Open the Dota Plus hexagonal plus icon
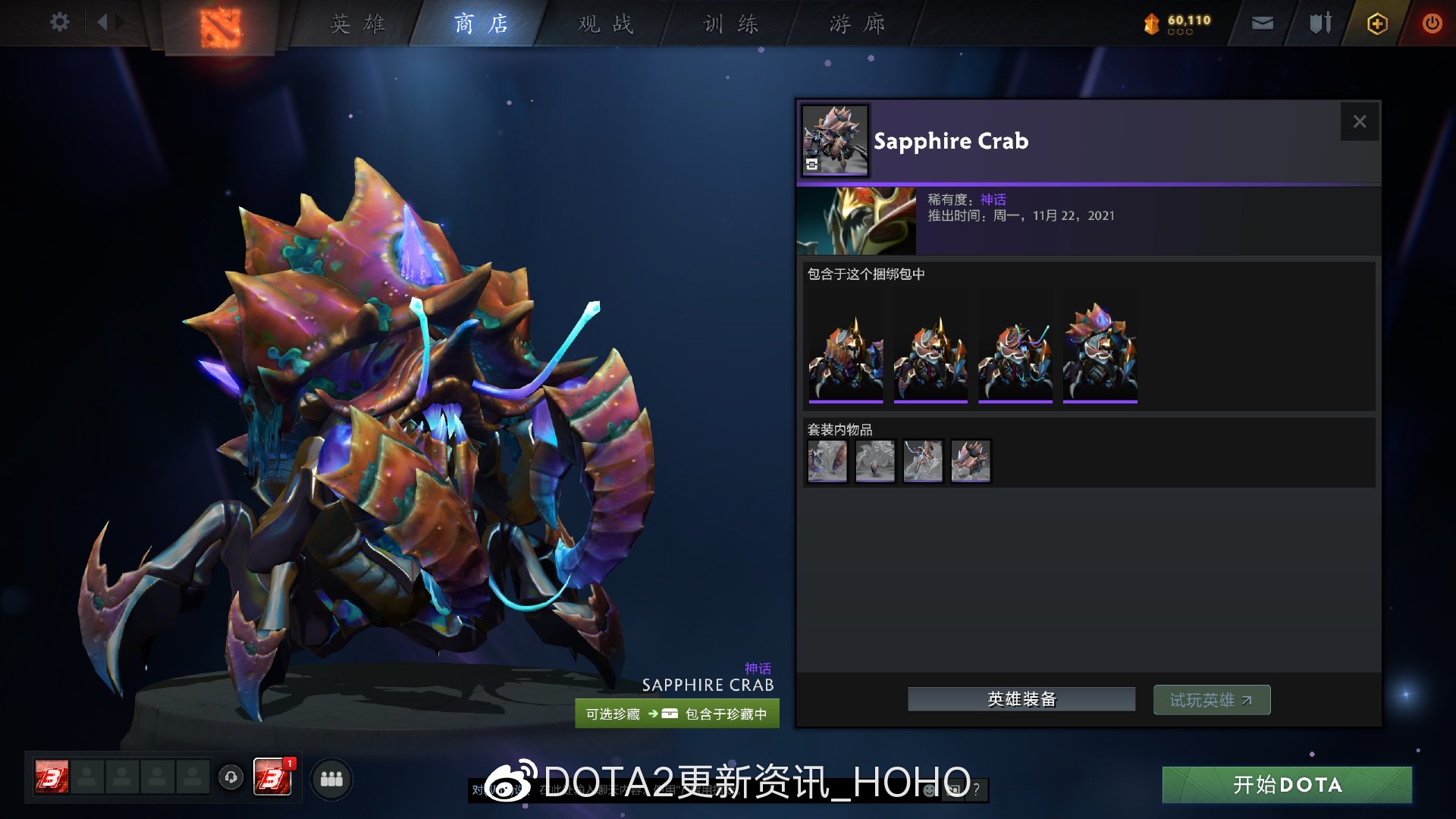The width and height of the screenshot is (1456, 819). click(1376, 24)
